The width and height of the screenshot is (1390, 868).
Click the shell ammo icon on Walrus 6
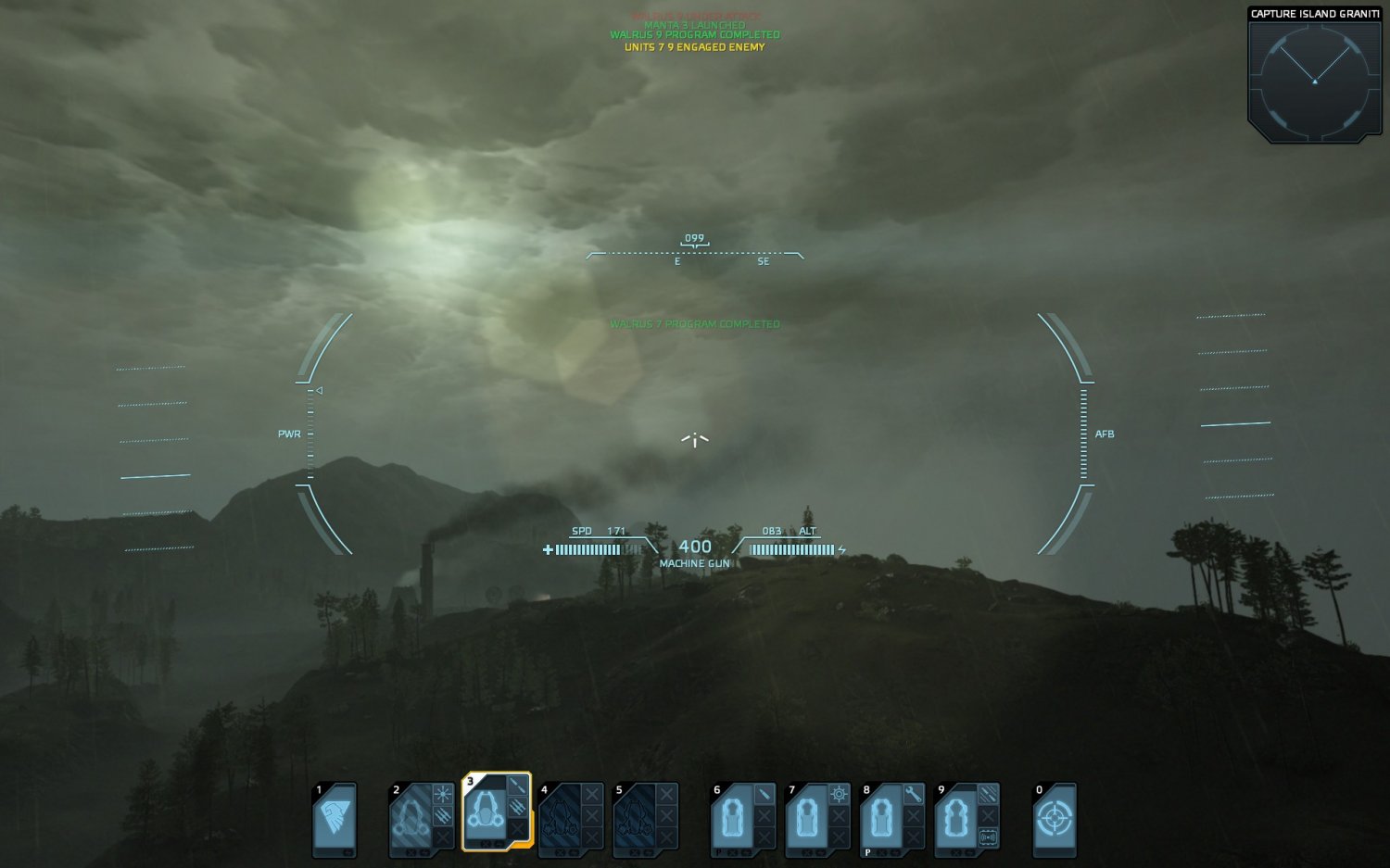(763, 793)
